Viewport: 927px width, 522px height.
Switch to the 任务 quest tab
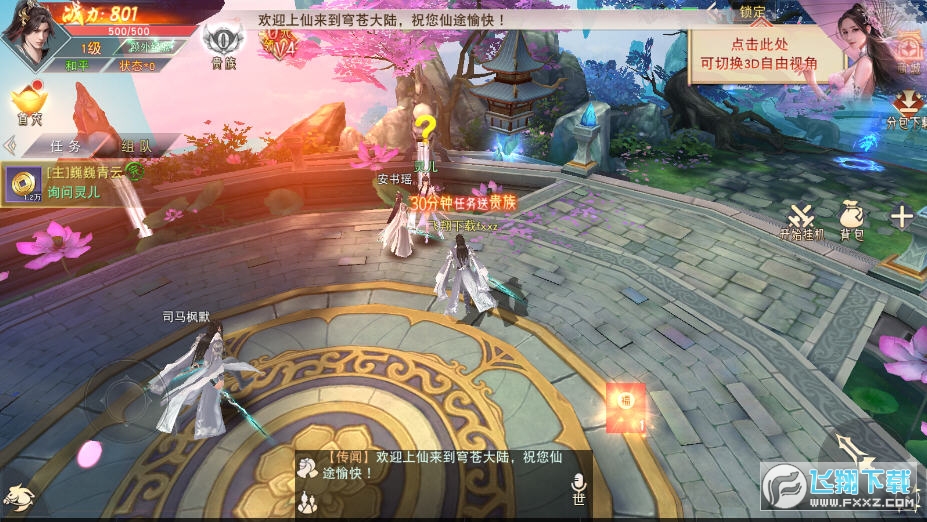coord(66,145)
